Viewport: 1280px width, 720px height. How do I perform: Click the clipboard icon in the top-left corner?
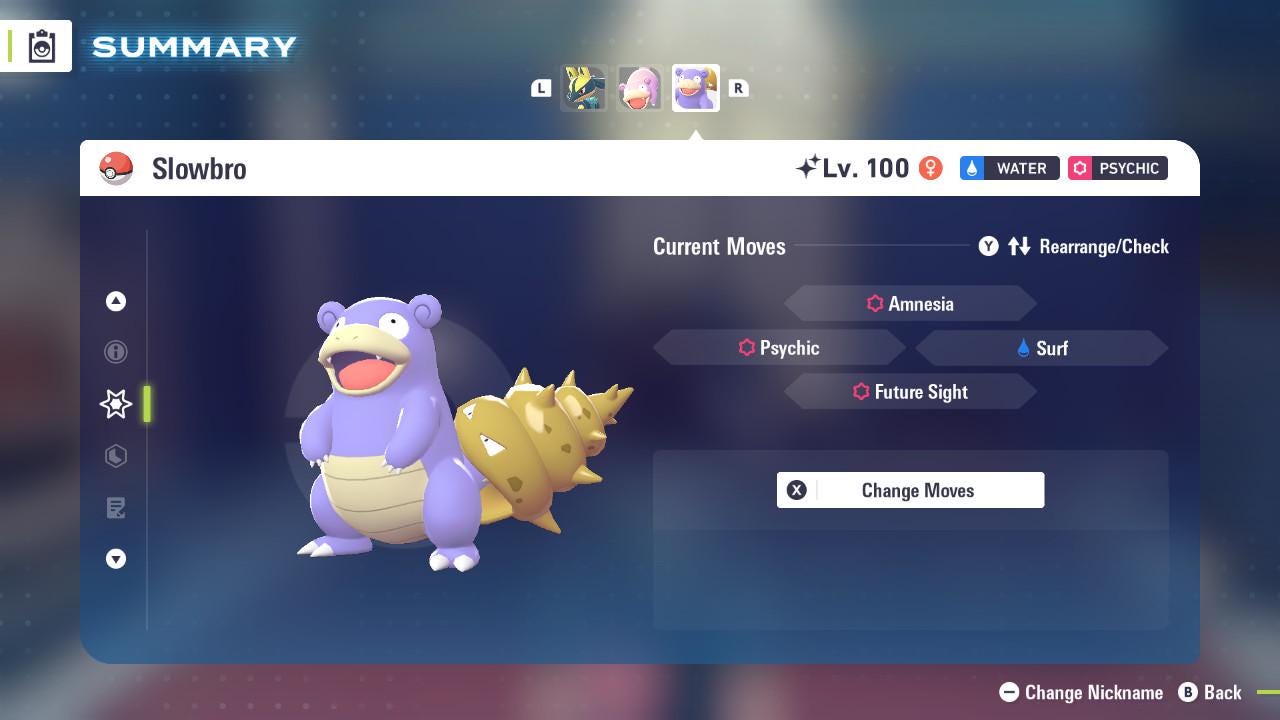pos(40,45)
